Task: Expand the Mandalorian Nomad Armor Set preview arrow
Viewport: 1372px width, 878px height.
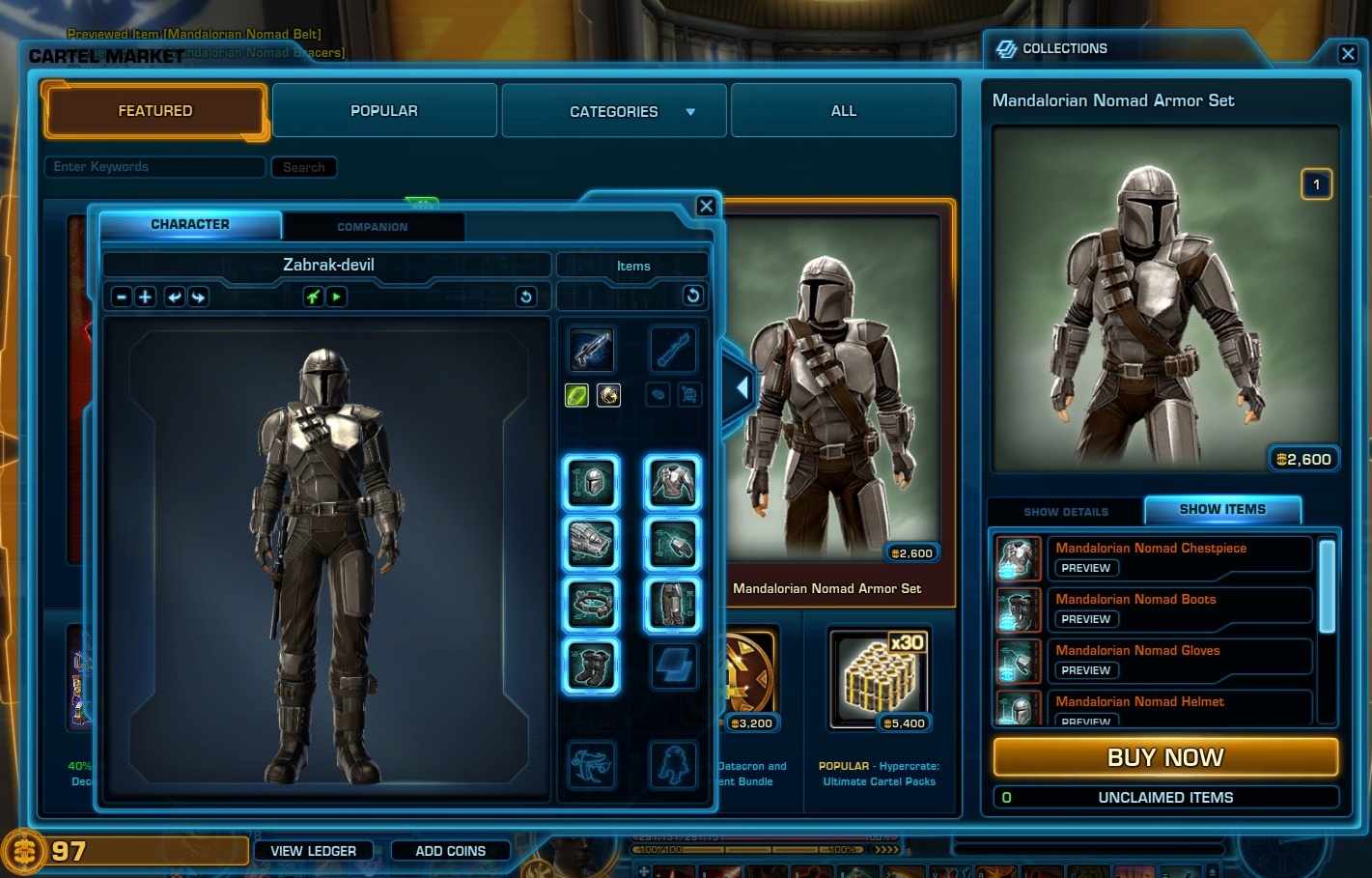Action: click(x=742, y=387)
